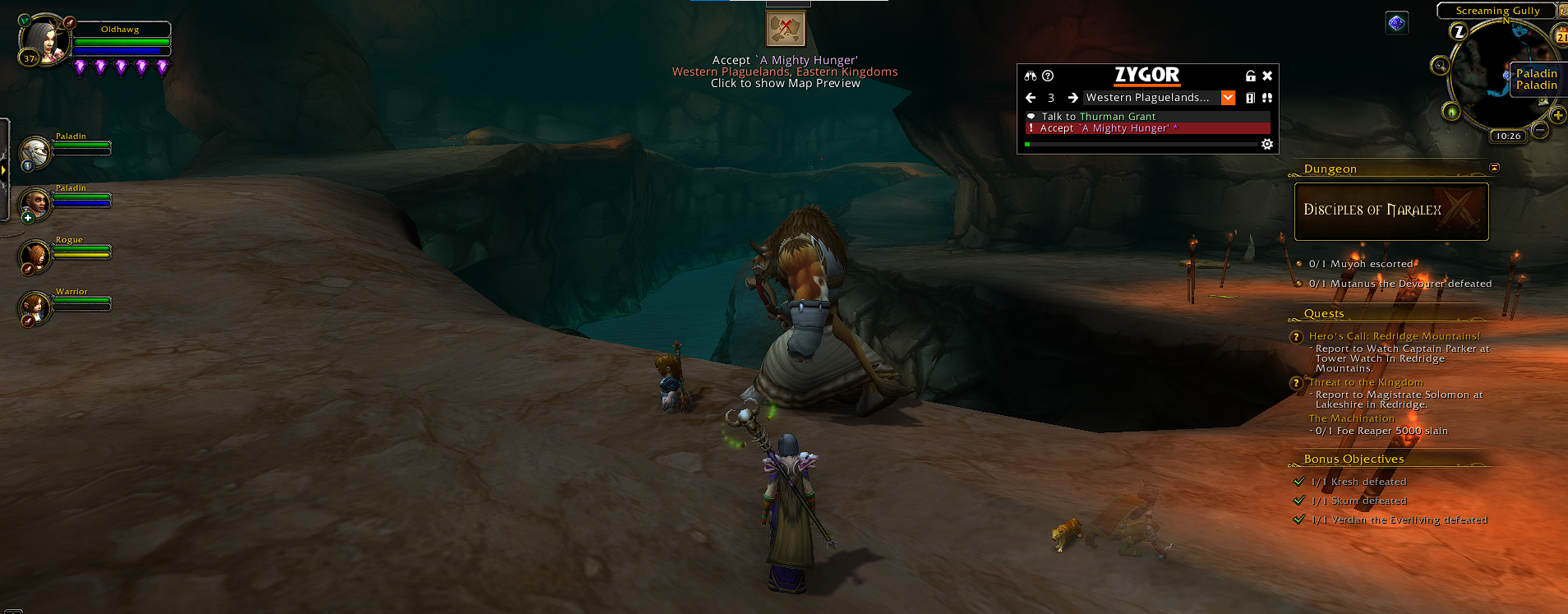Click the Zygor help question mark
The height and width of the screenshot is (614, 1568).
(1048, 76)
